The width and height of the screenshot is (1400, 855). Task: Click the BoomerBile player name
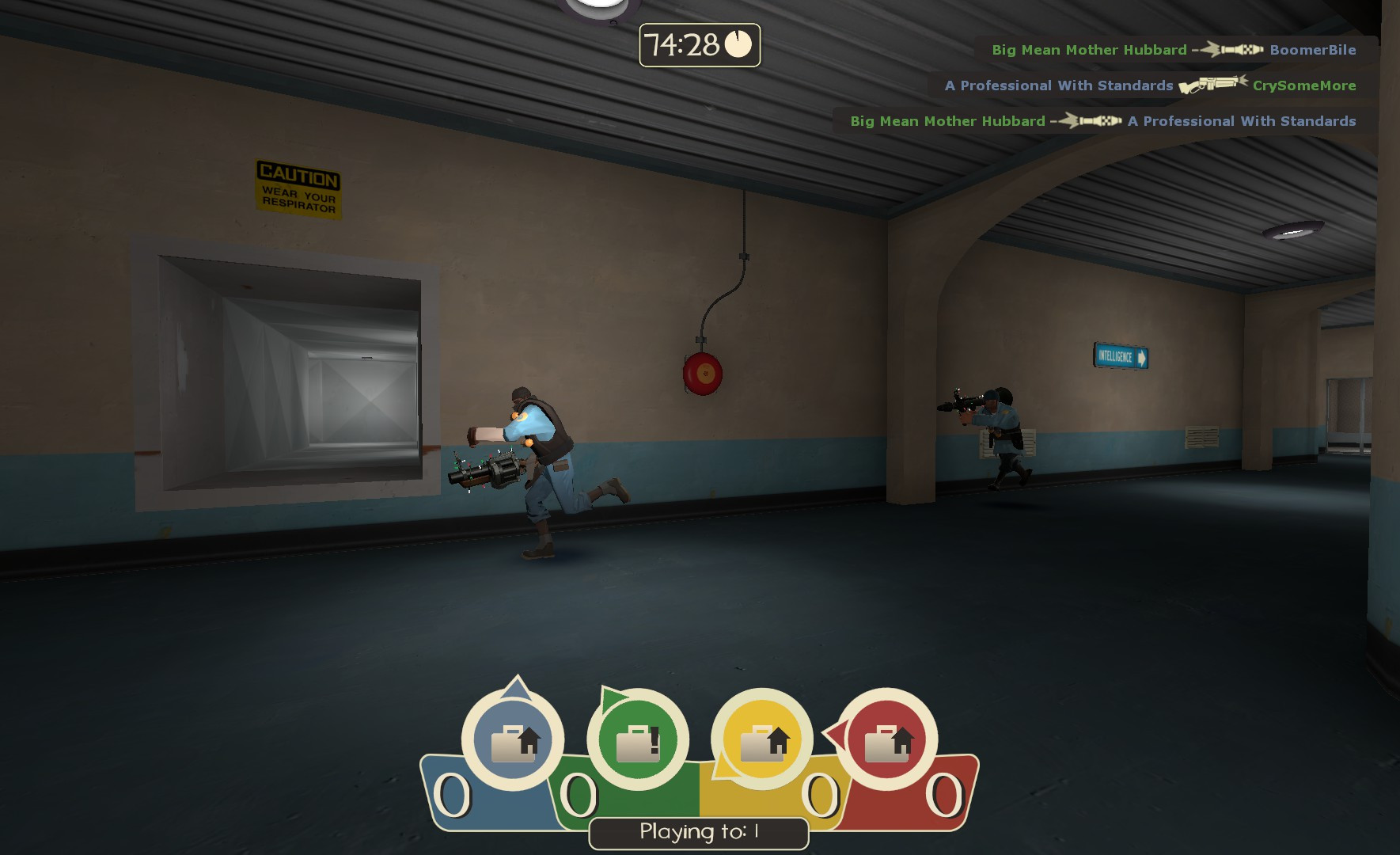pos(1313,49)
